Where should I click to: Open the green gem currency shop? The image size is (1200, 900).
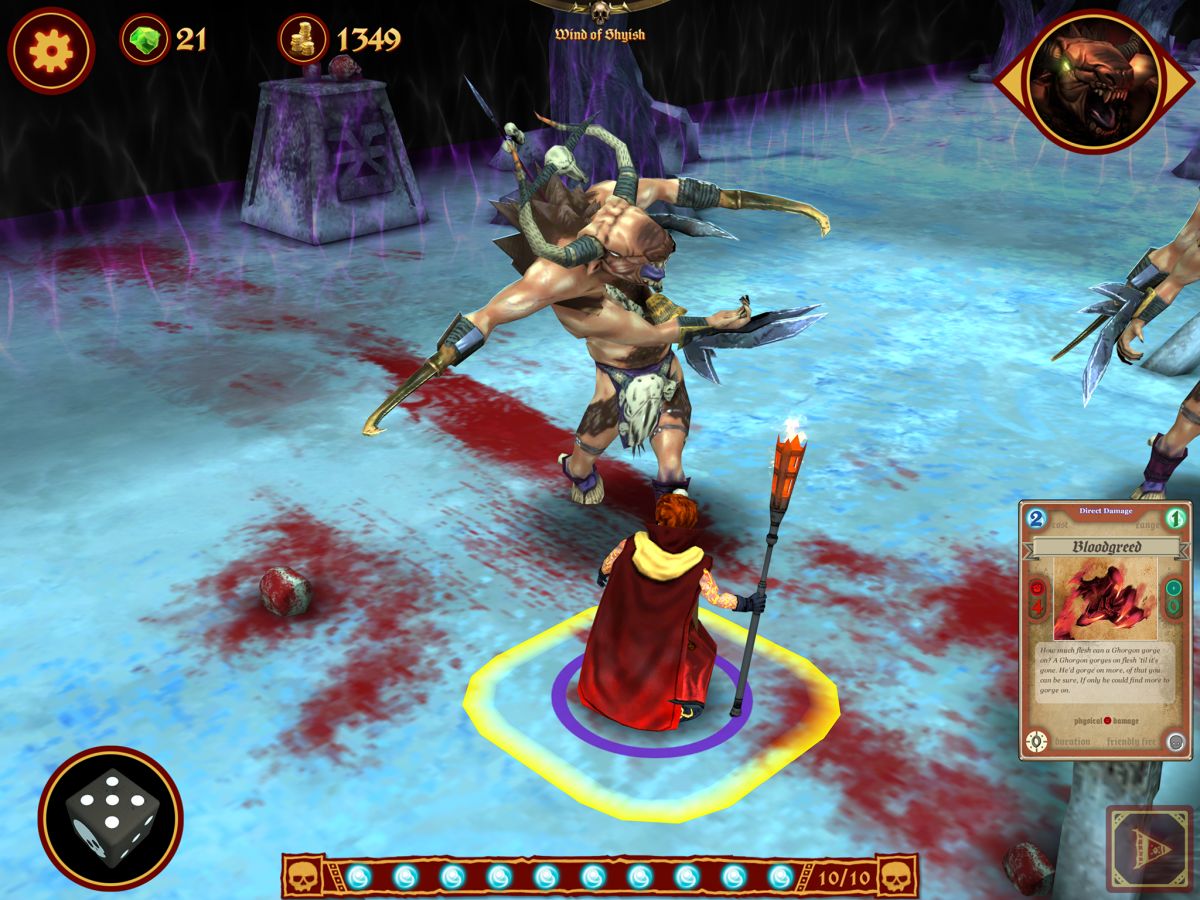coord(146,40)
